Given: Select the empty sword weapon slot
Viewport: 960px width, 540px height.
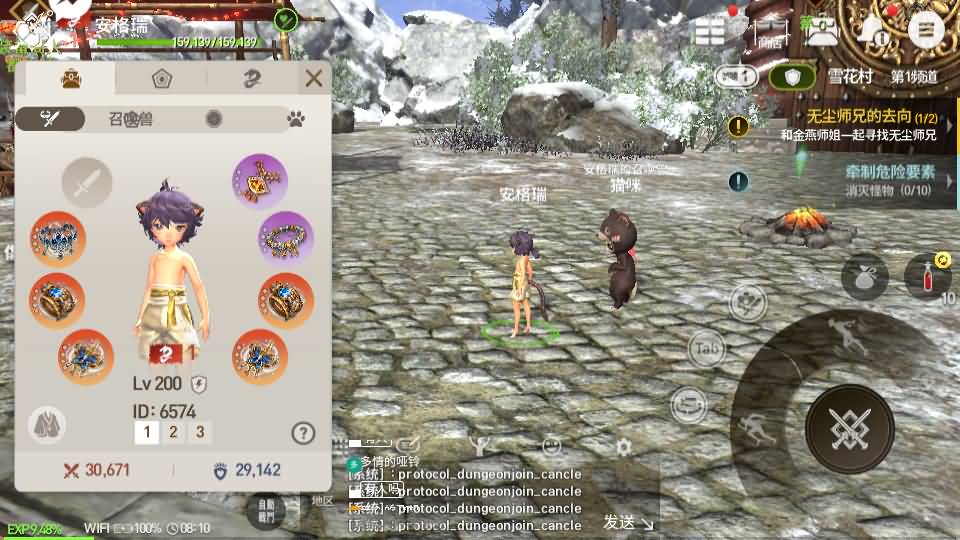Looking at the screenshot, I should point(87,182).
